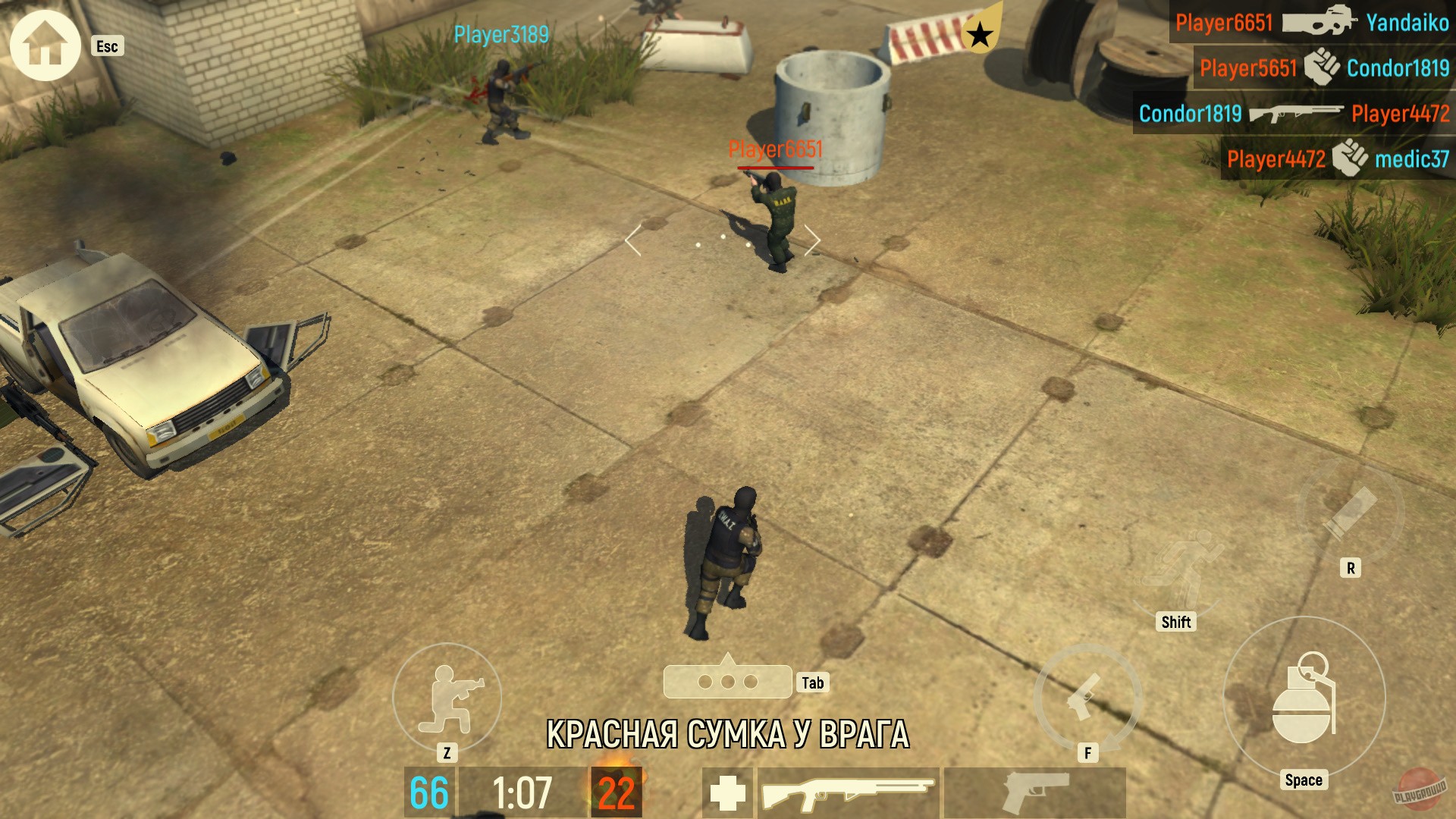Click the right chevron beside Player6651
Image resolution: width=1456 pixels, height=819 pixels.
point(813,239)
